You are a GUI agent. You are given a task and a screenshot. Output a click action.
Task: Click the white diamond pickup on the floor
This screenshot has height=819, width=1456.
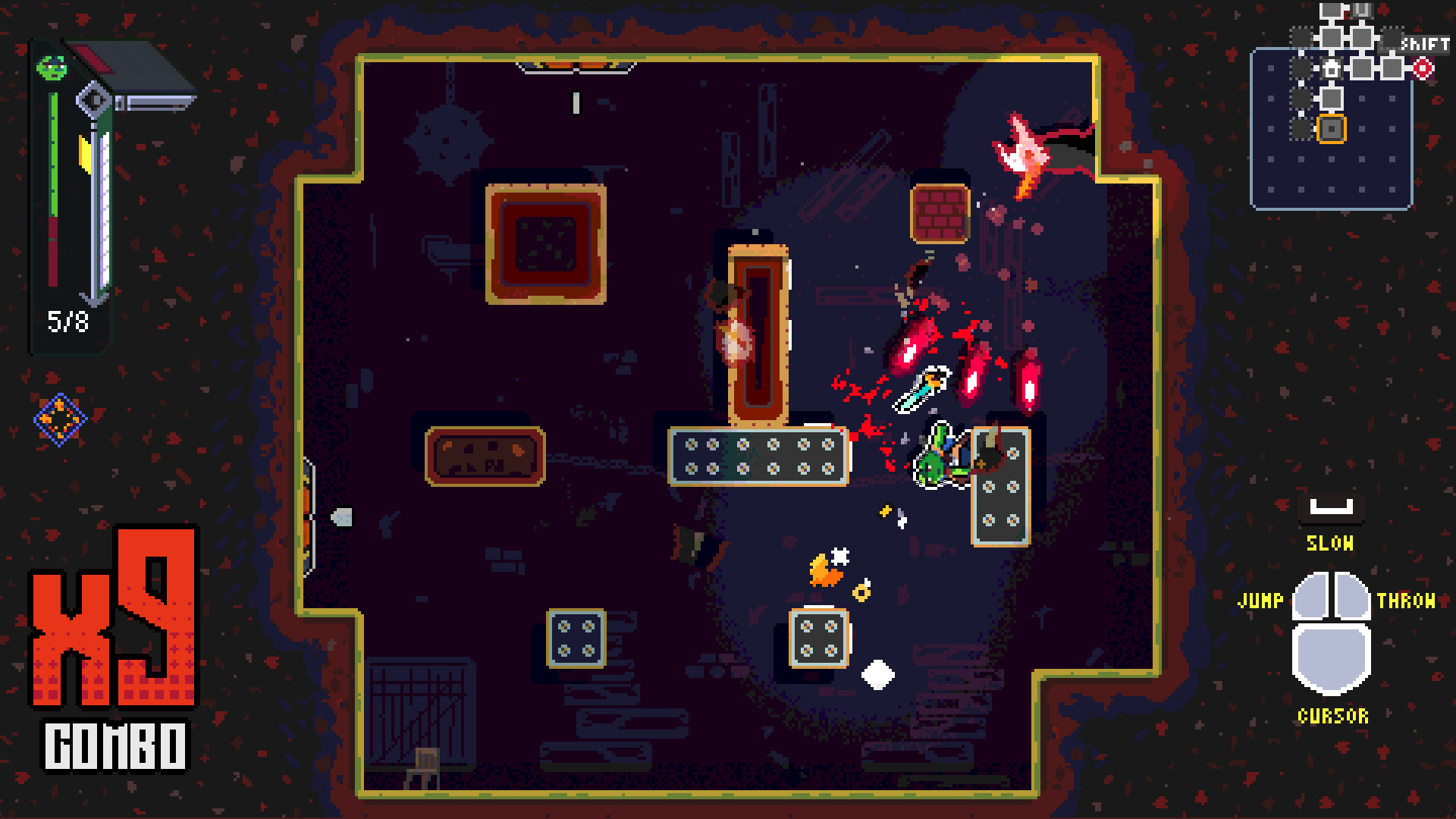[877, 673]
